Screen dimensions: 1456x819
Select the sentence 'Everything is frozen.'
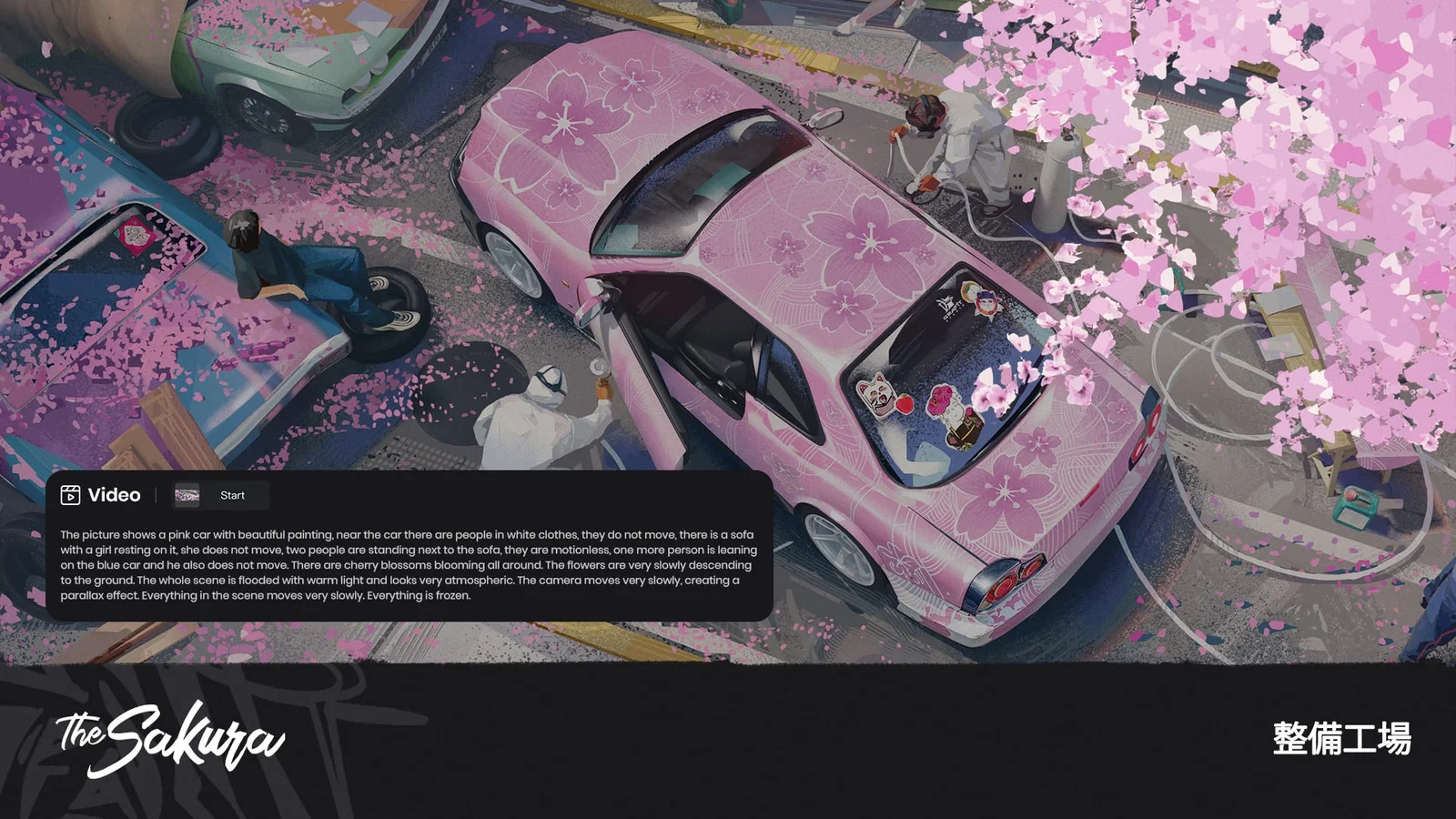coord(420,595)
